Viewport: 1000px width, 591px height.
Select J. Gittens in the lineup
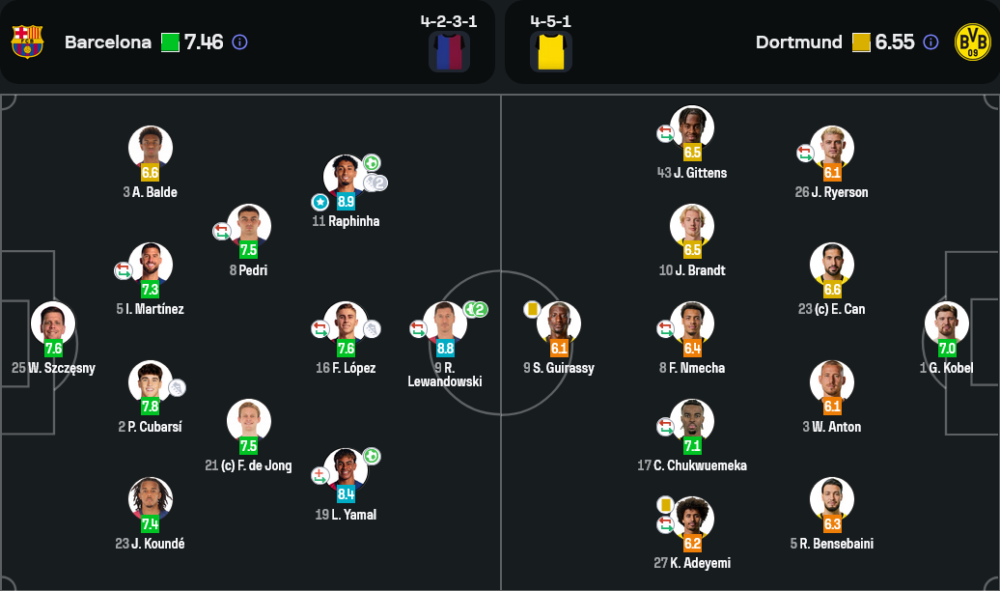tap(692, 128)
